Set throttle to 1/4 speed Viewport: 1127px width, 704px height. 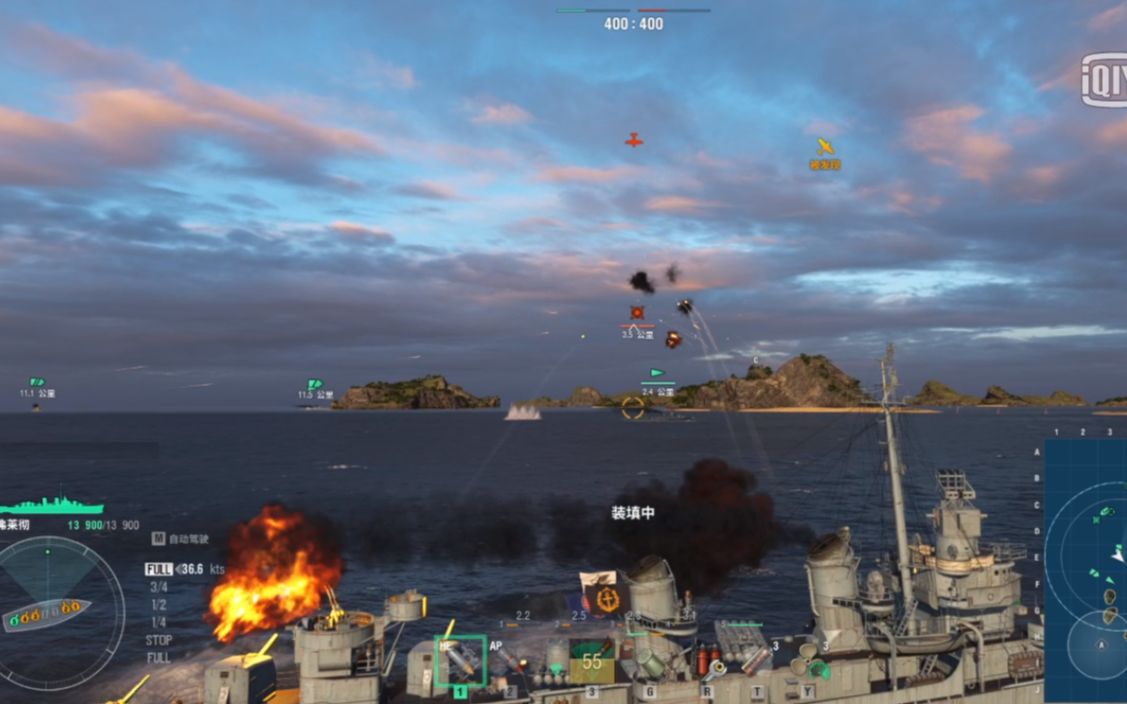158,622
